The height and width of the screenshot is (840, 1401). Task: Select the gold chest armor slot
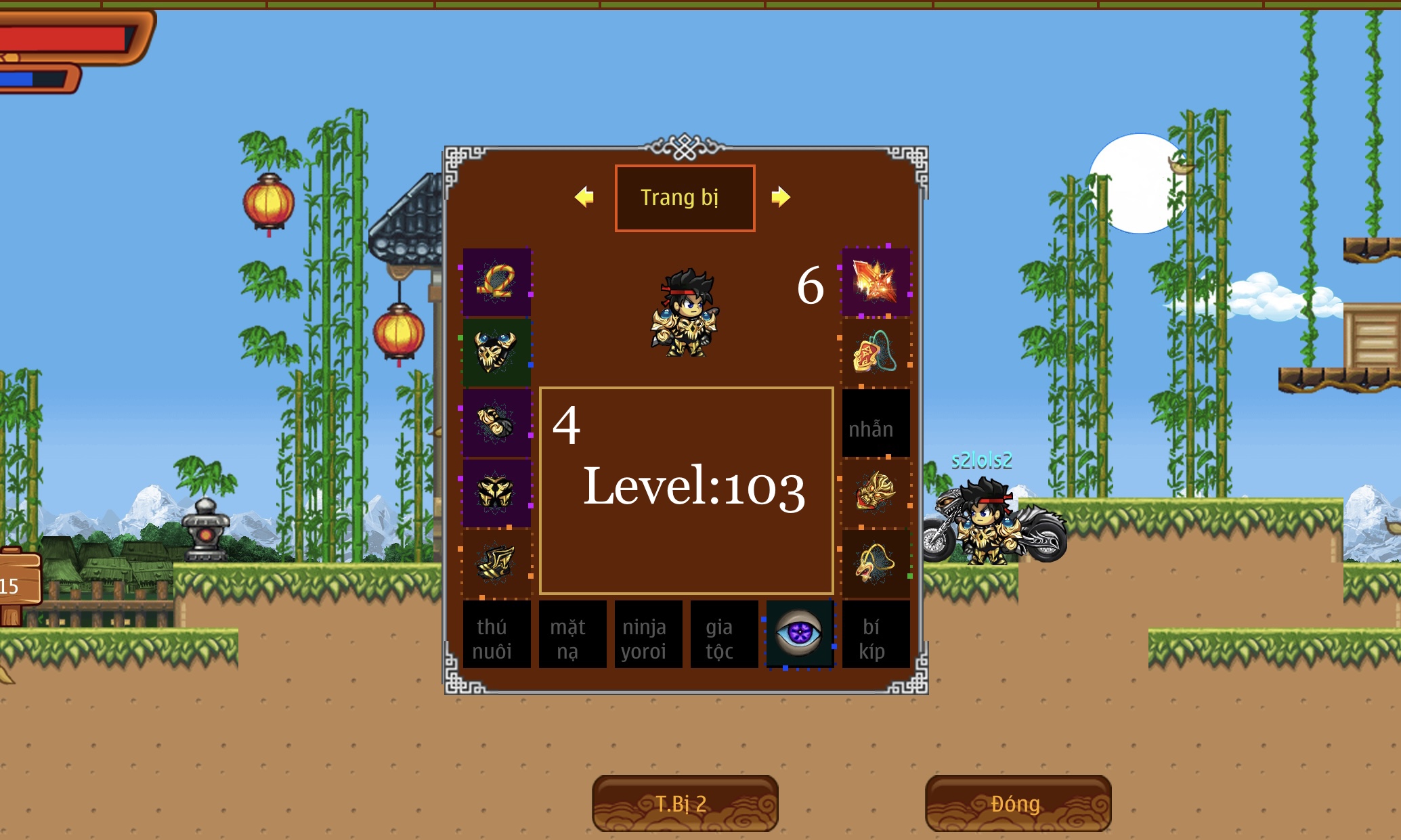tap(496, 493)
